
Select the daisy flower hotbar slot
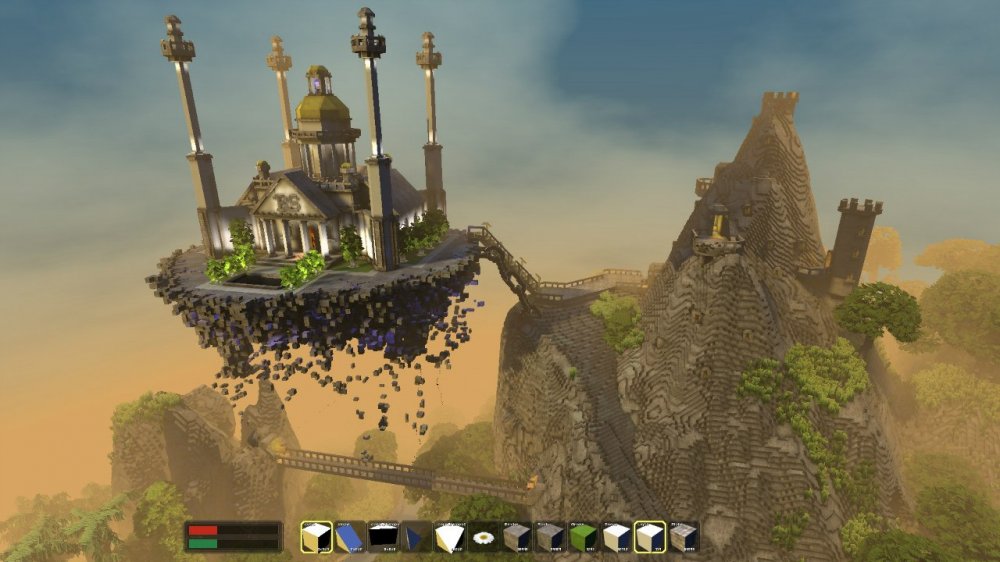(x=484, y=537)
